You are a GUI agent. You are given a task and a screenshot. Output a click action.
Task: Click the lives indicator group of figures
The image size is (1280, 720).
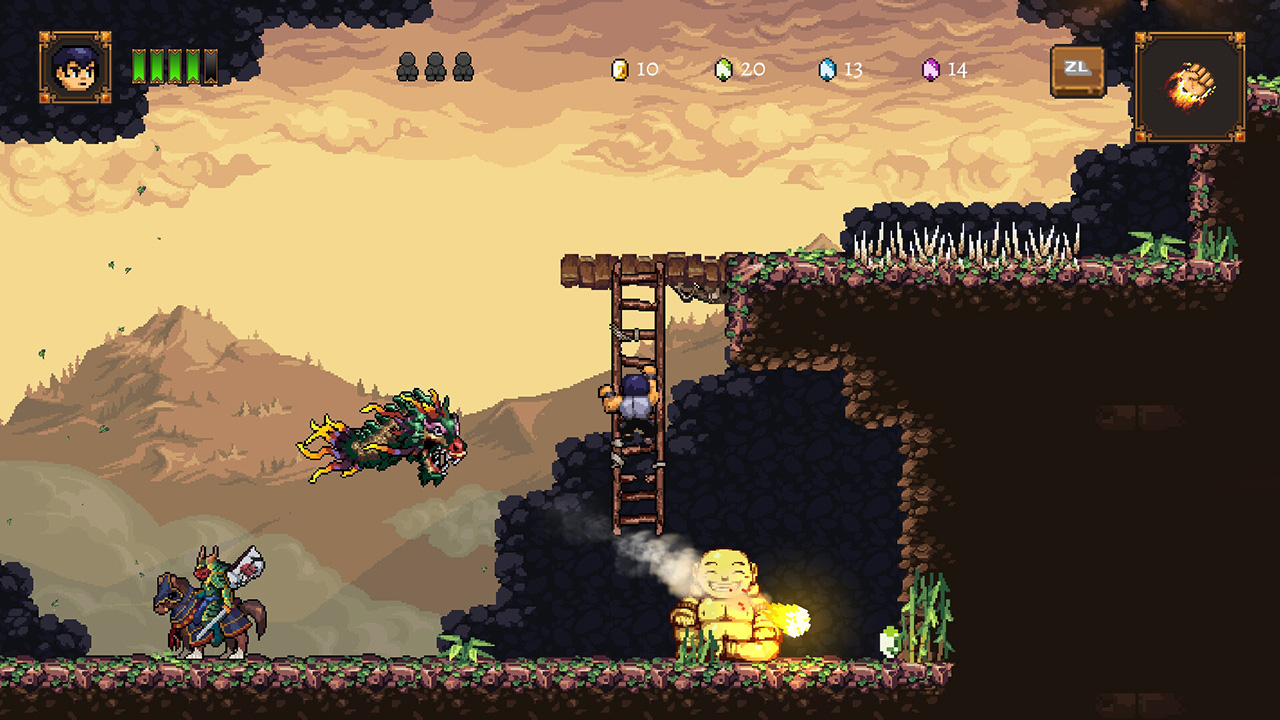[435, 66]
